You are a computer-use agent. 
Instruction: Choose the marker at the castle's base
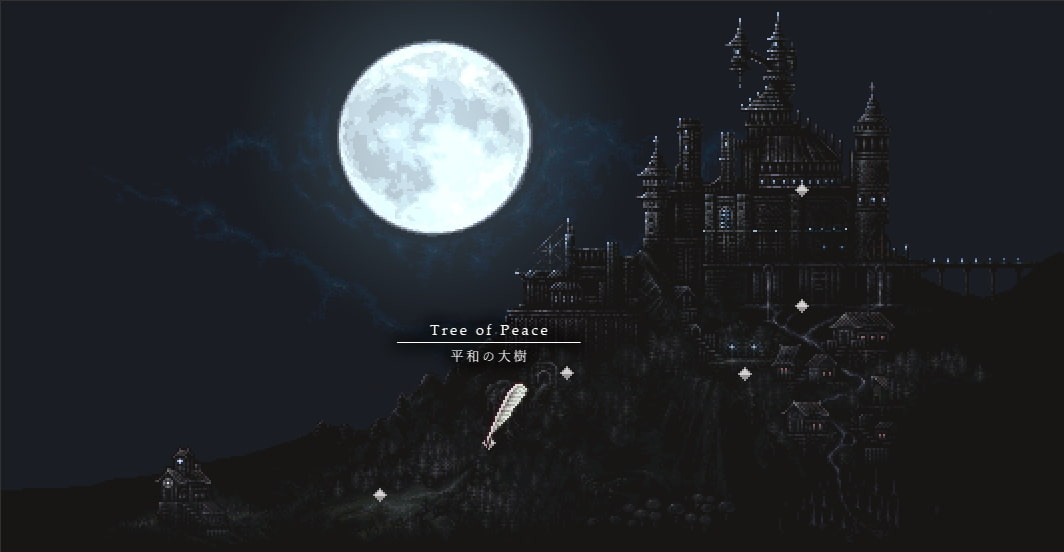coord(801,305)
